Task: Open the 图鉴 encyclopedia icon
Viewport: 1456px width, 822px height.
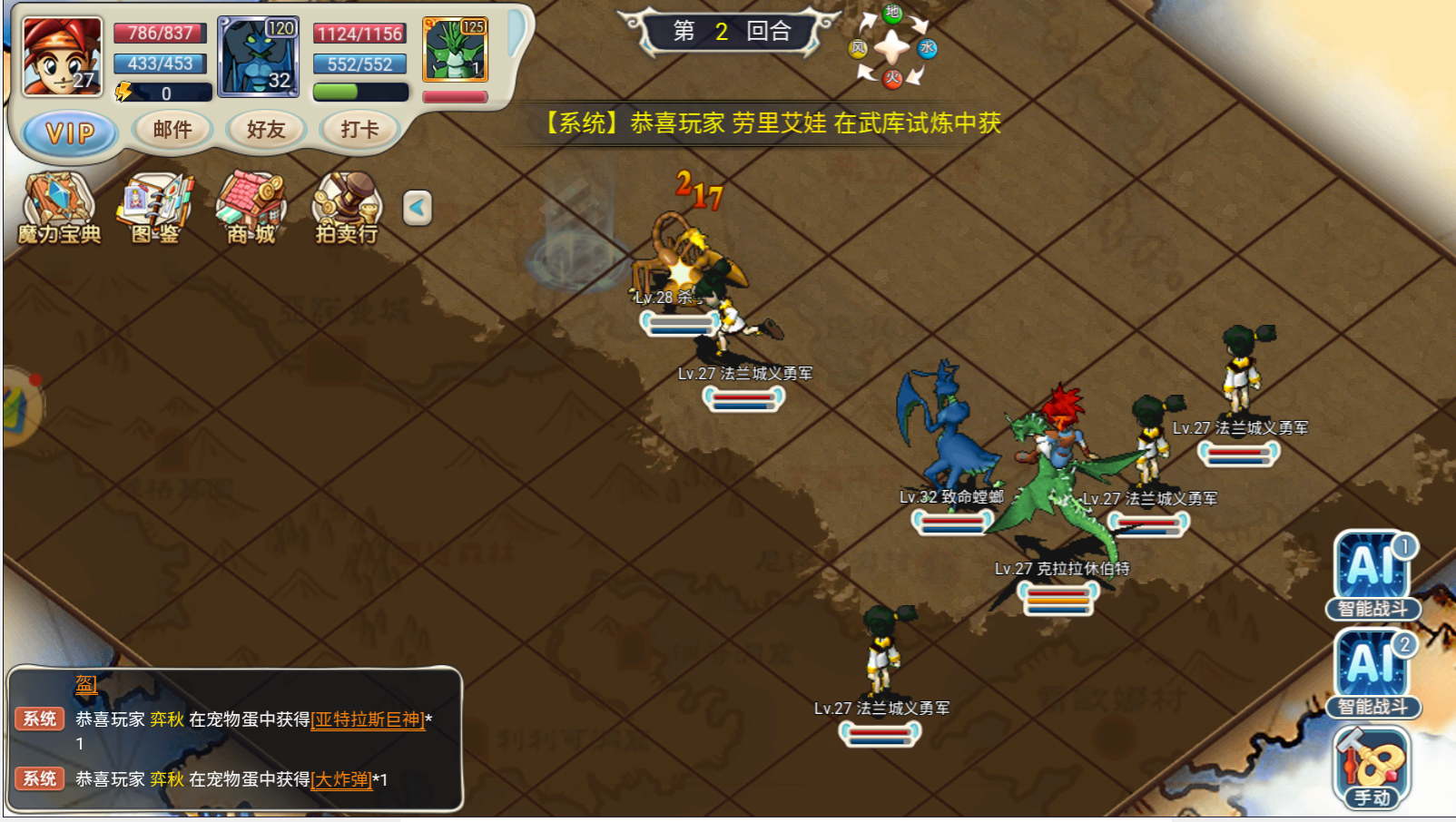Action: pos(154,208)
